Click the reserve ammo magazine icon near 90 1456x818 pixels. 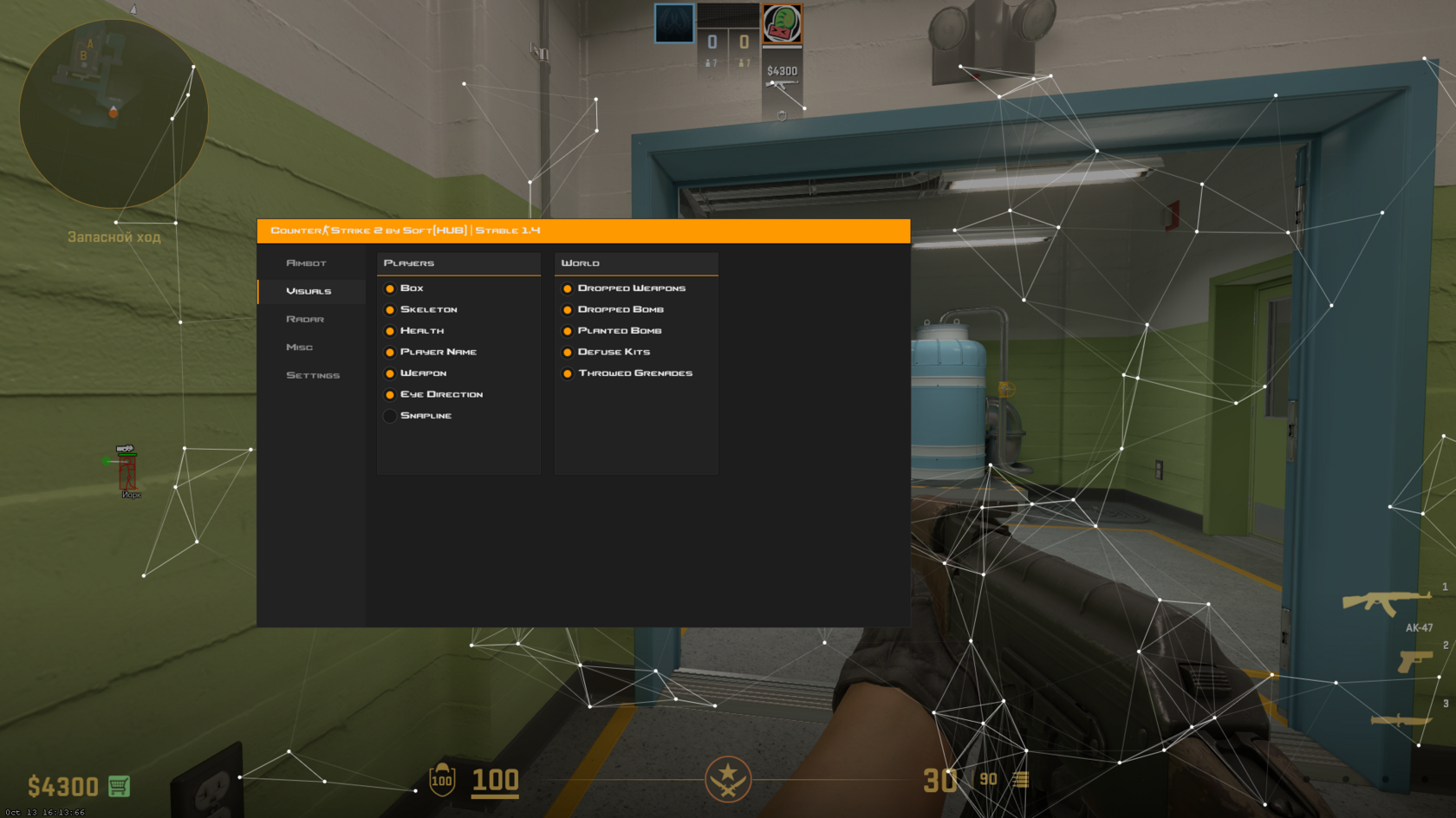coord(1019,780)
